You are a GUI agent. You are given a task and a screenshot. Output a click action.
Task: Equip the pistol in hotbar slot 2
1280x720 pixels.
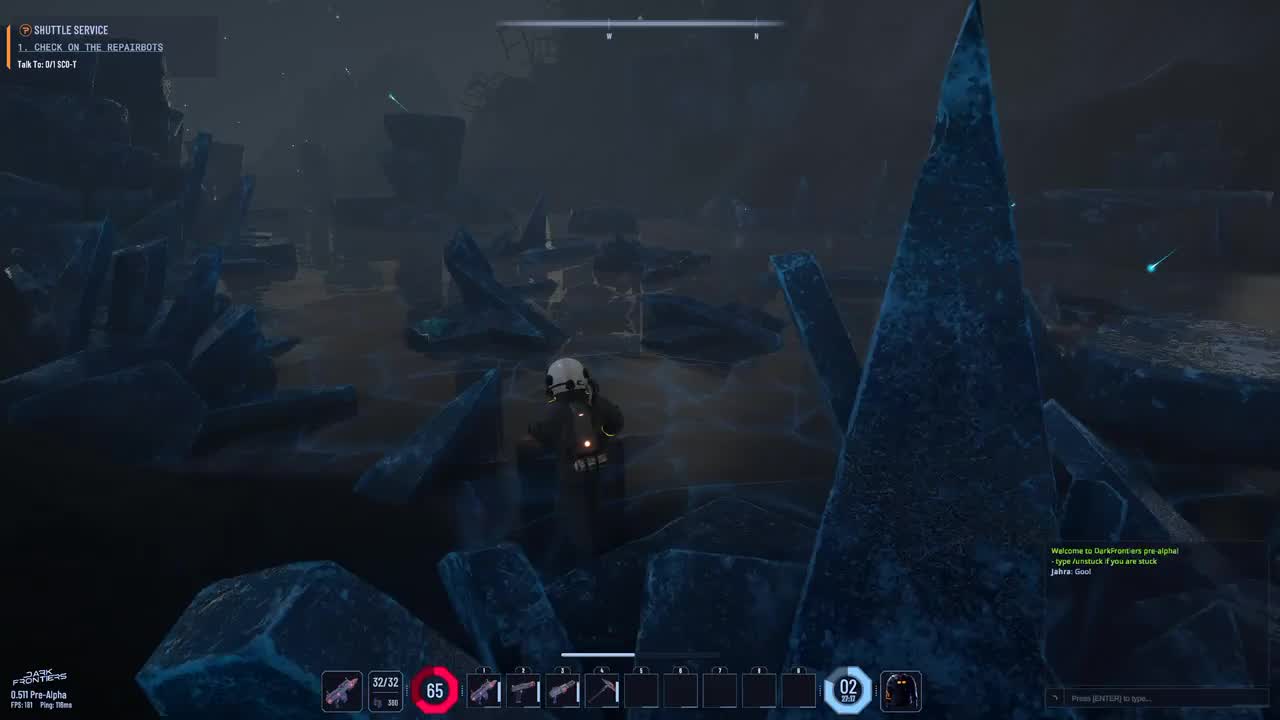[x=523, y=691]
